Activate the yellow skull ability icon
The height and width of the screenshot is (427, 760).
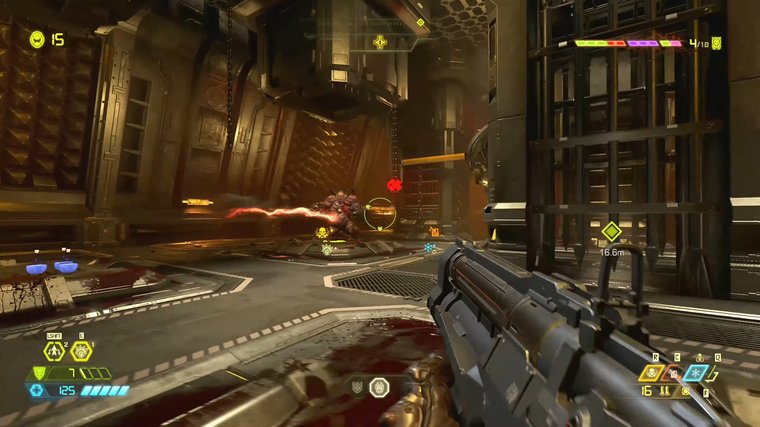point(652,373)
